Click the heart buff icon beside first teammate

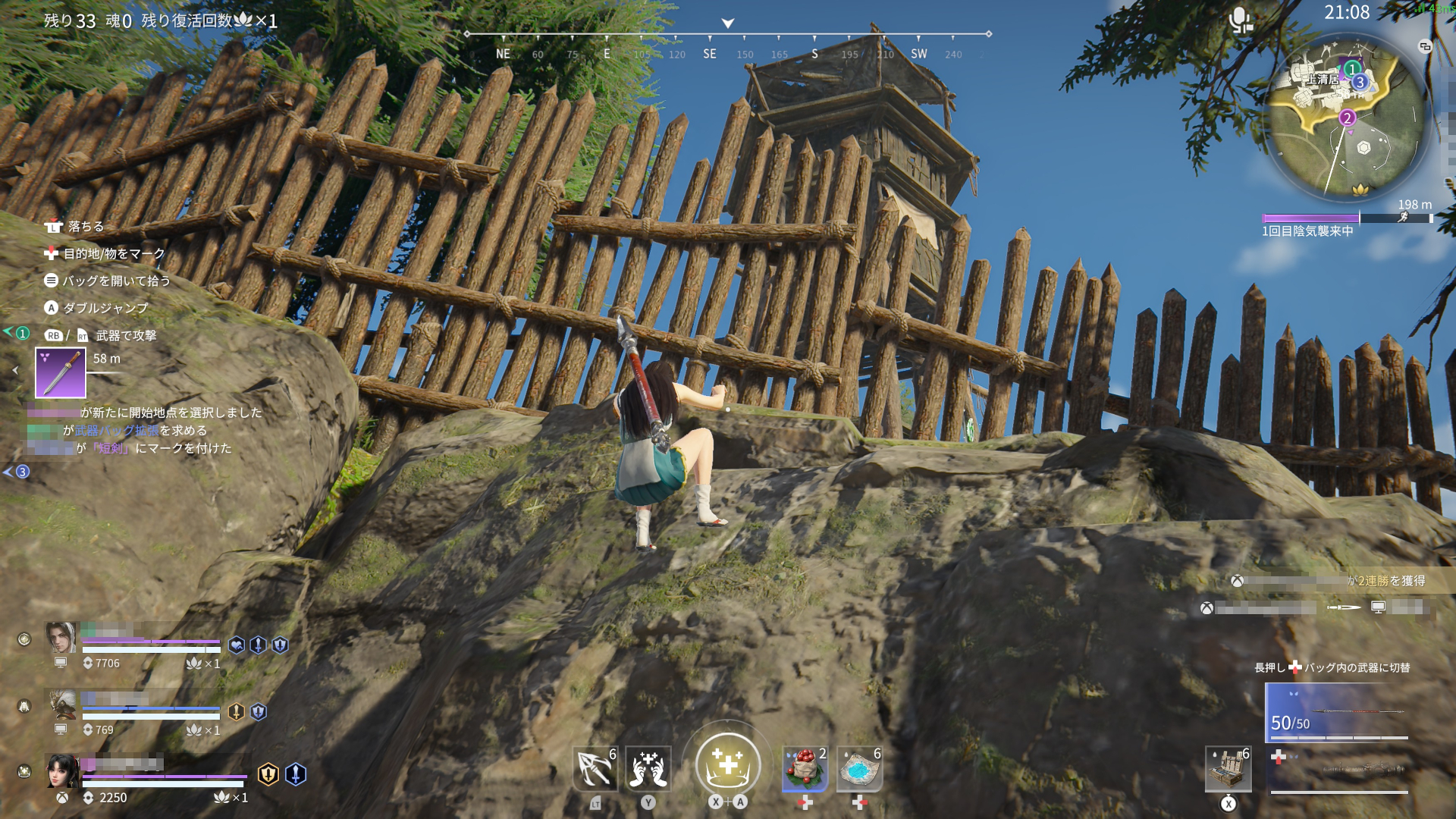pyautogui.click(x=237, y=645)
